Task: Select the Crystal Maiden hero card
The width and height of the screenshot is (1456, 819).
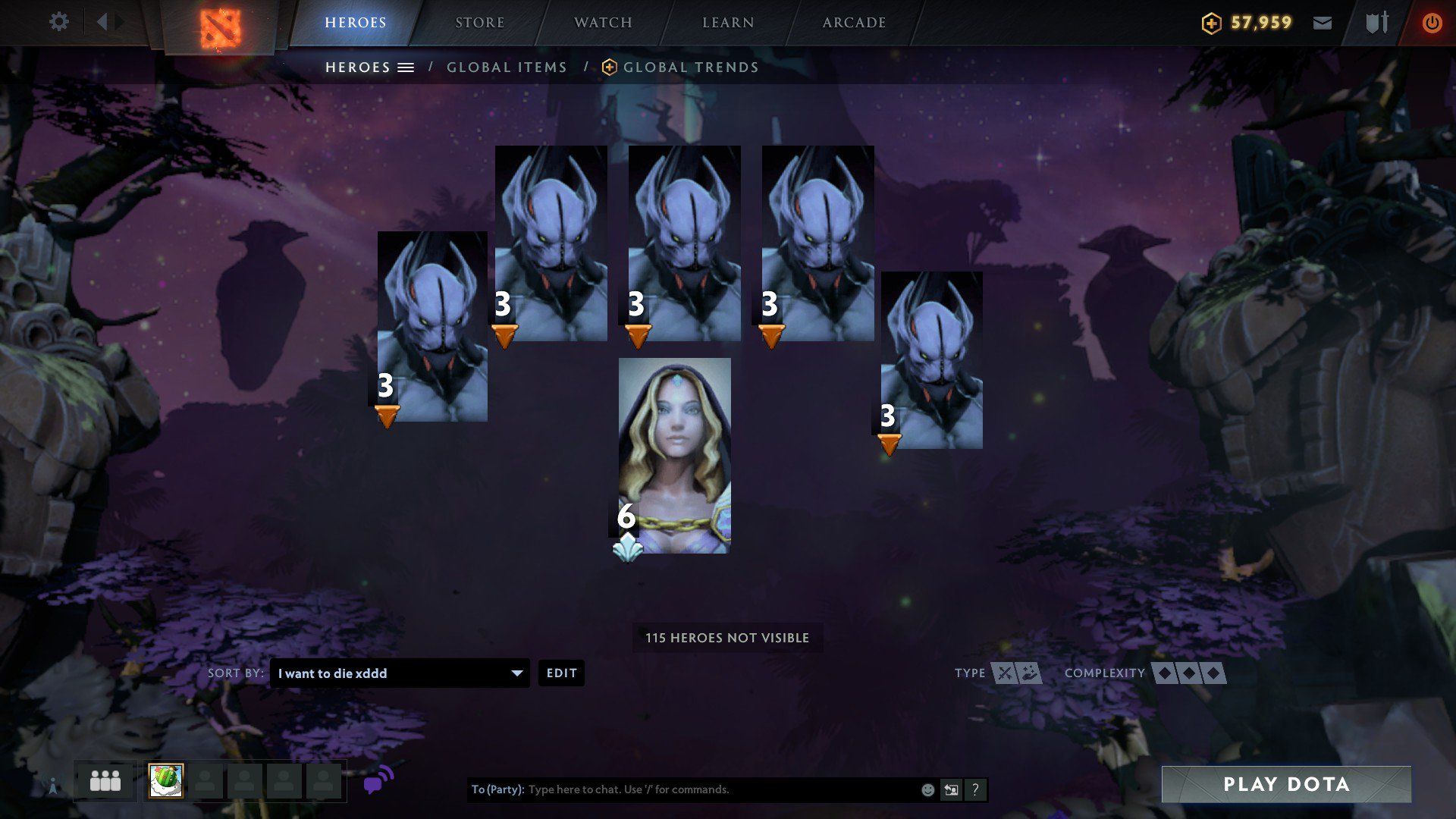Action: point(675,455)
